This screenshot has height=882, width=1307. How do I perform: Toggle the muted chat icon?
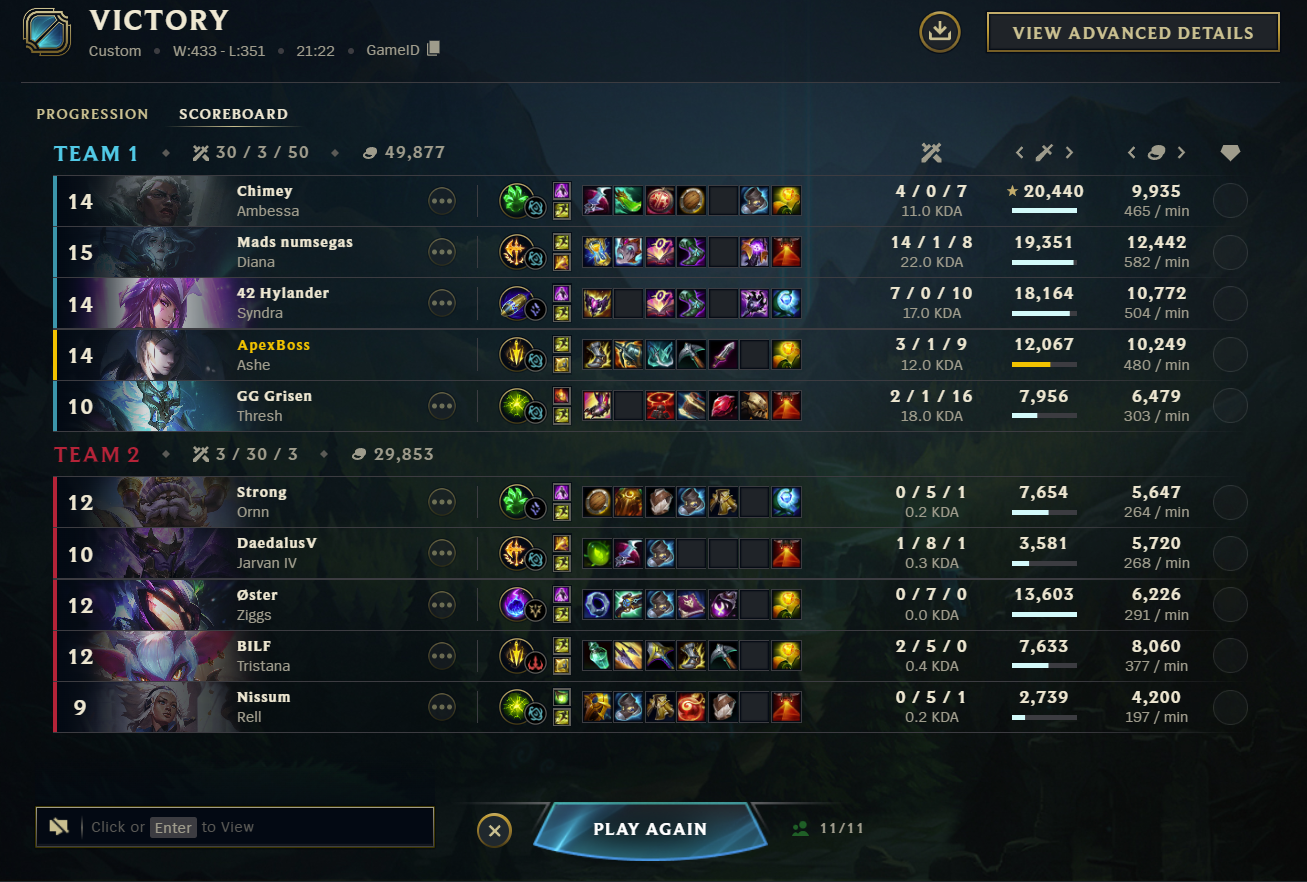[59, 827]
